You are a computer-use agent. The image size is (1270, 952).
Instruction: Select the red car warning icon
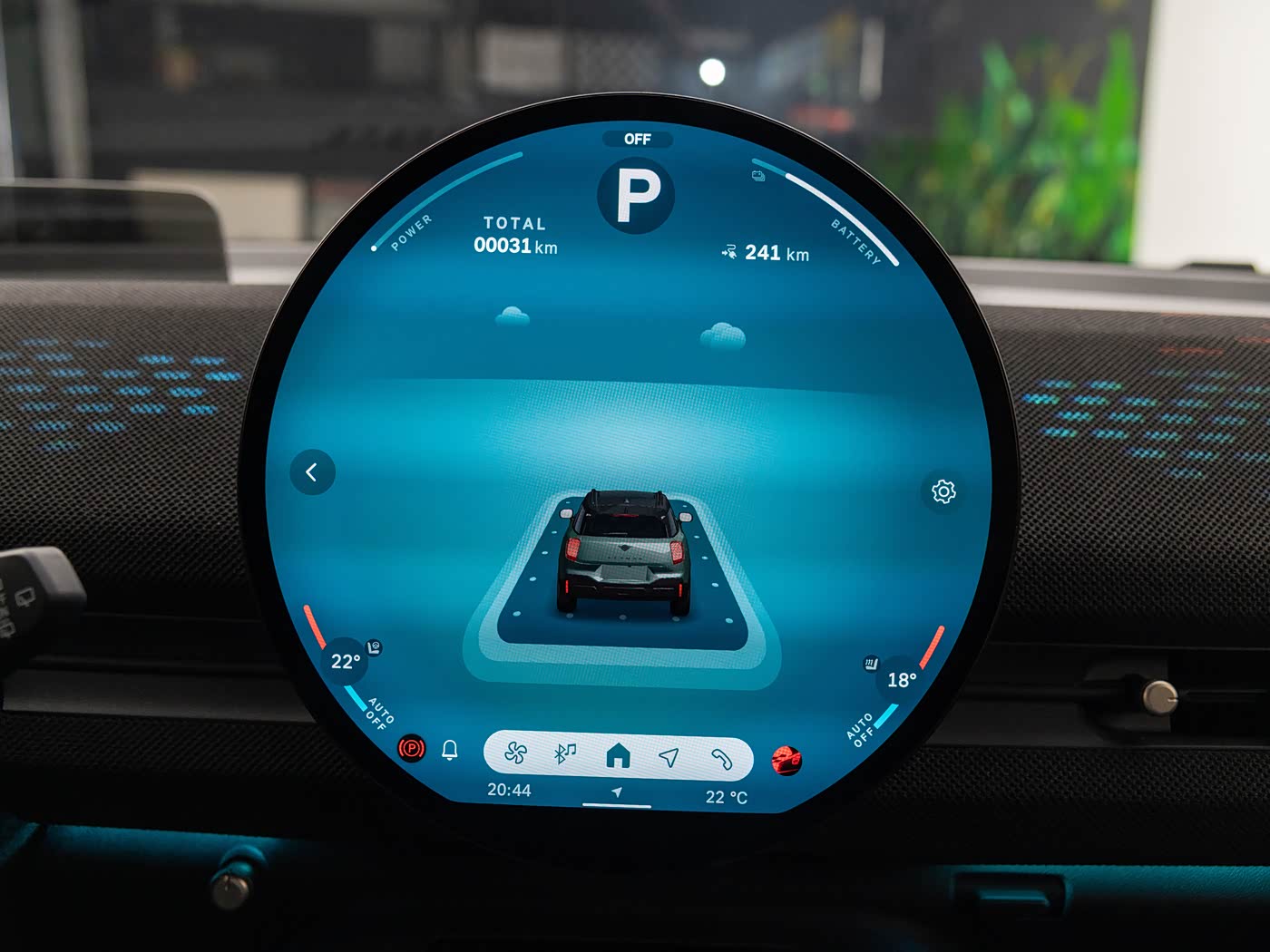pyautogui.click(x=786, y=760)
